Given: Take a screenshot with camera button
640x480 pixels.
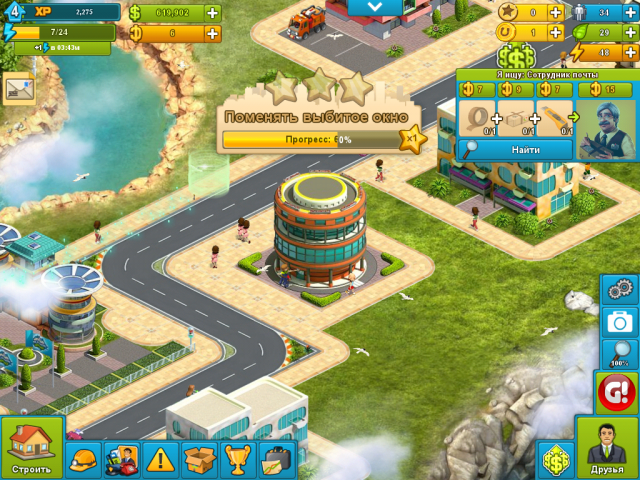Looking at the screenshot, I should pyautogui.click(x=619, y=322).
